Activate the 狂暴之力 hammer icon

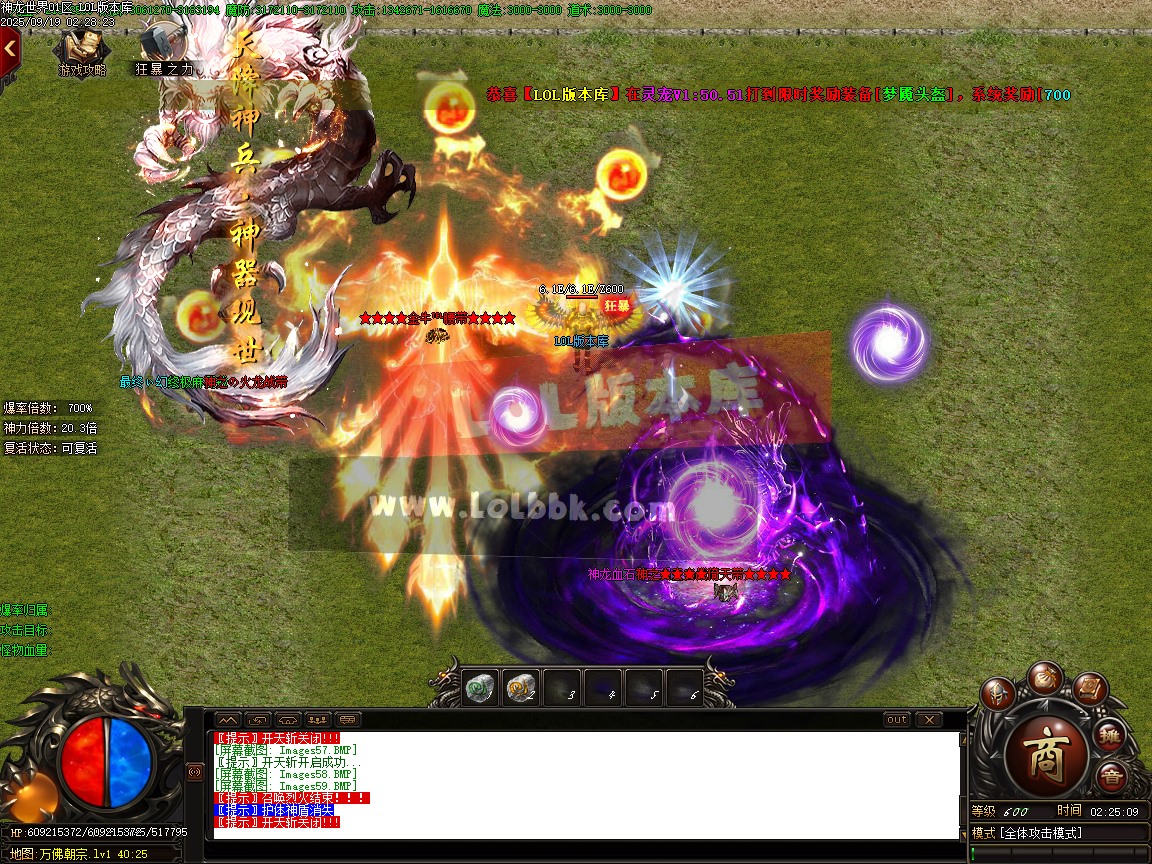point(161,48)
